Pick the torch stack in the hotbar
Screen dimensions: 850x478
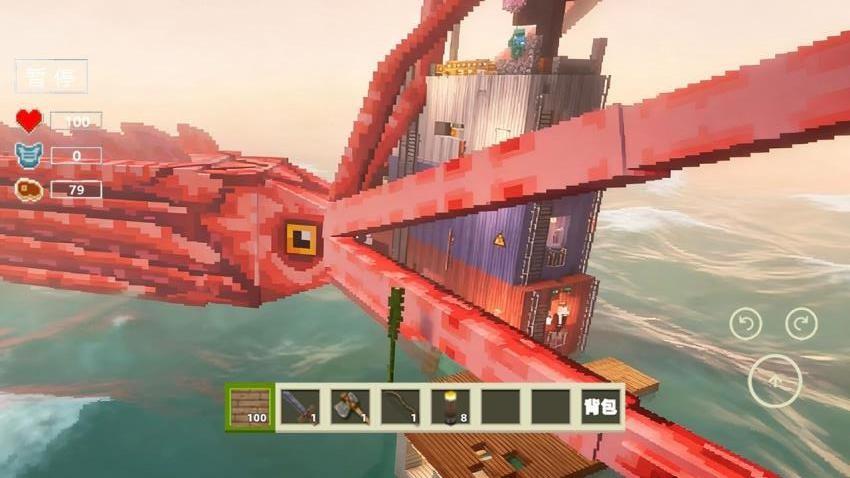pos(450,407)
